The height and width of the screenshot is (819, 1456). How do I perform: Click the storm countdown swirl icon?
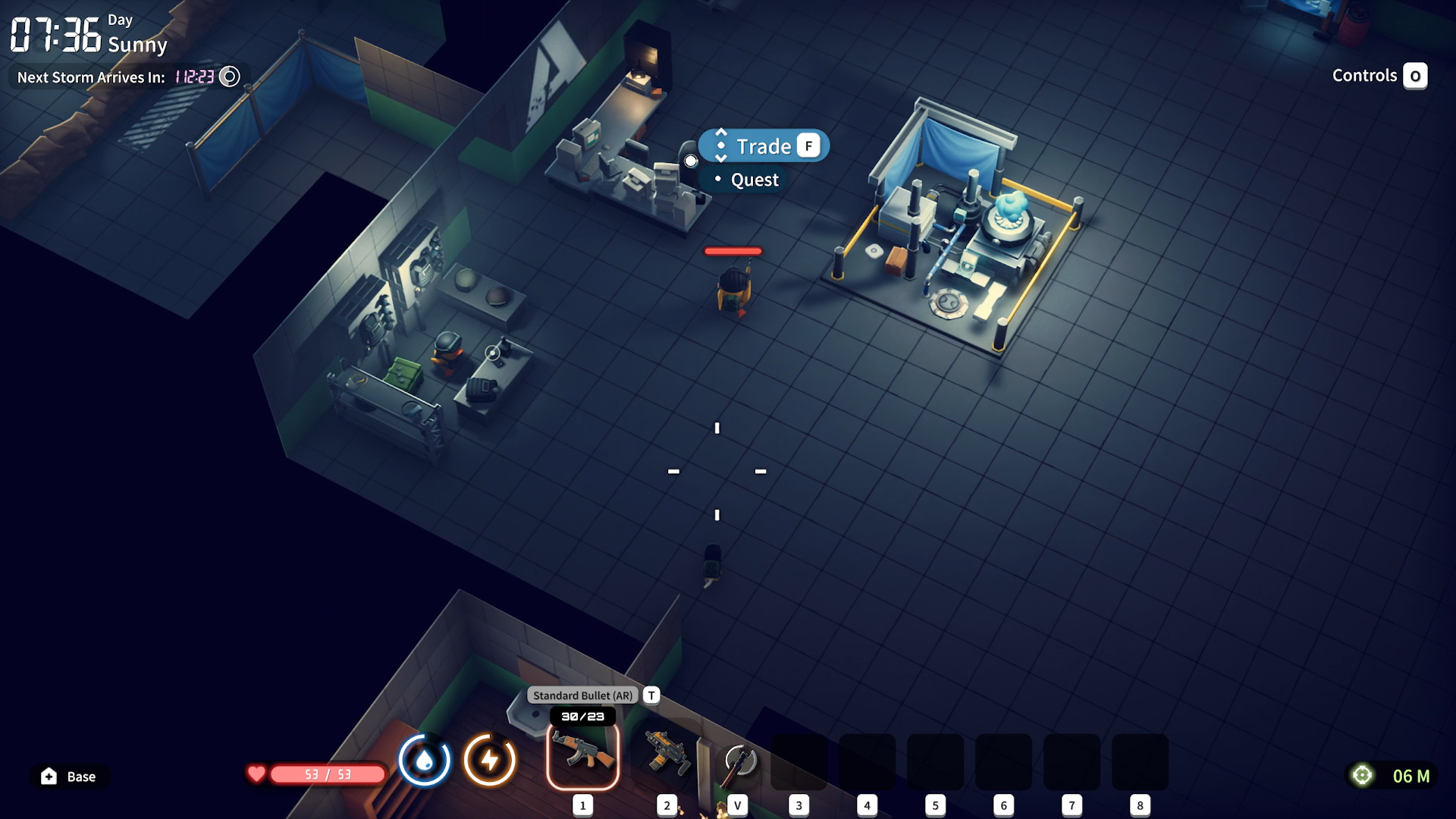229,77
